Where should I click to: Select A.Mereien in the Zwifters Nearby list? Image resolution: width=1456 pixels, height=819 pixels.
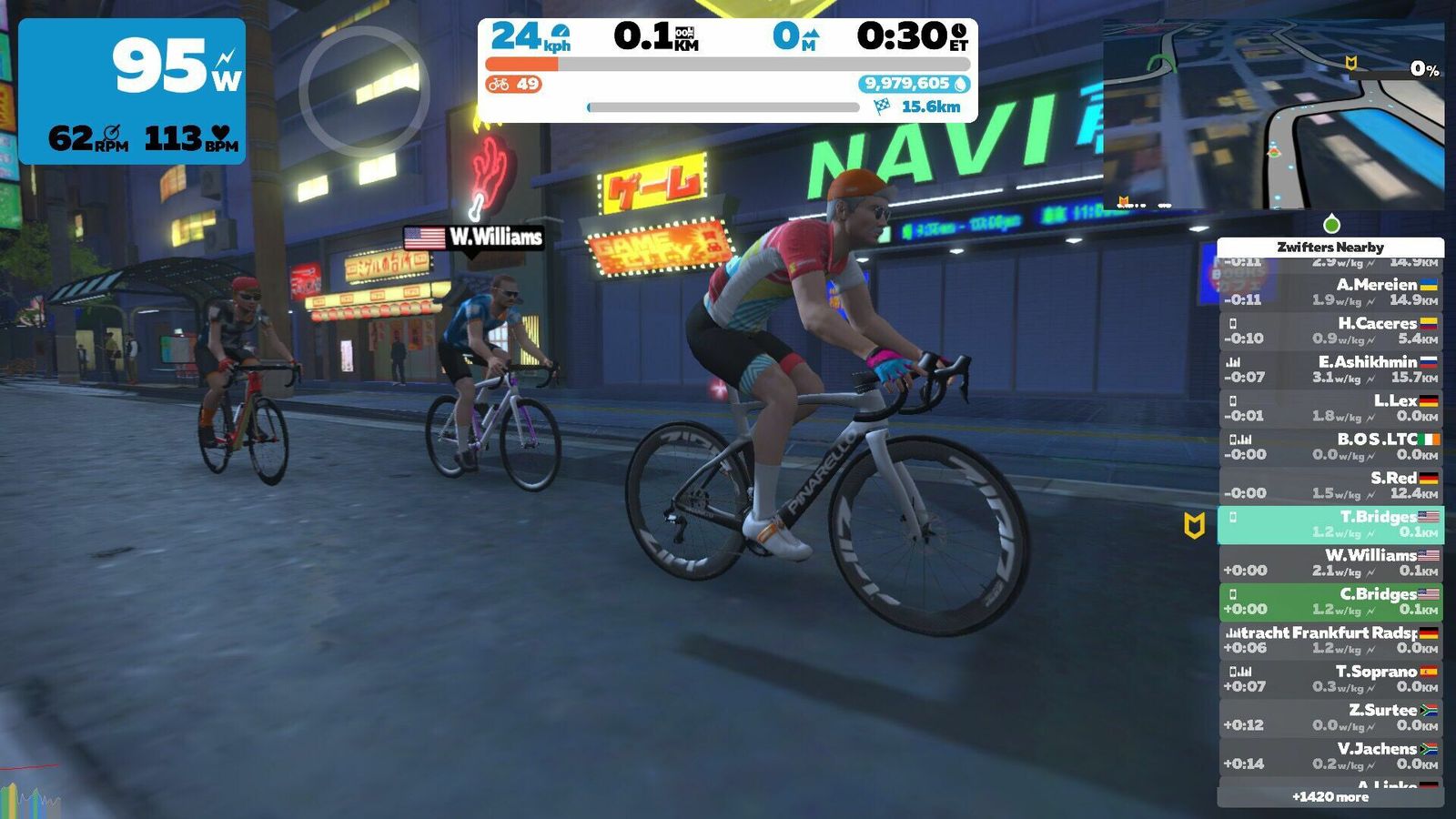click(x=1330, y=292)
